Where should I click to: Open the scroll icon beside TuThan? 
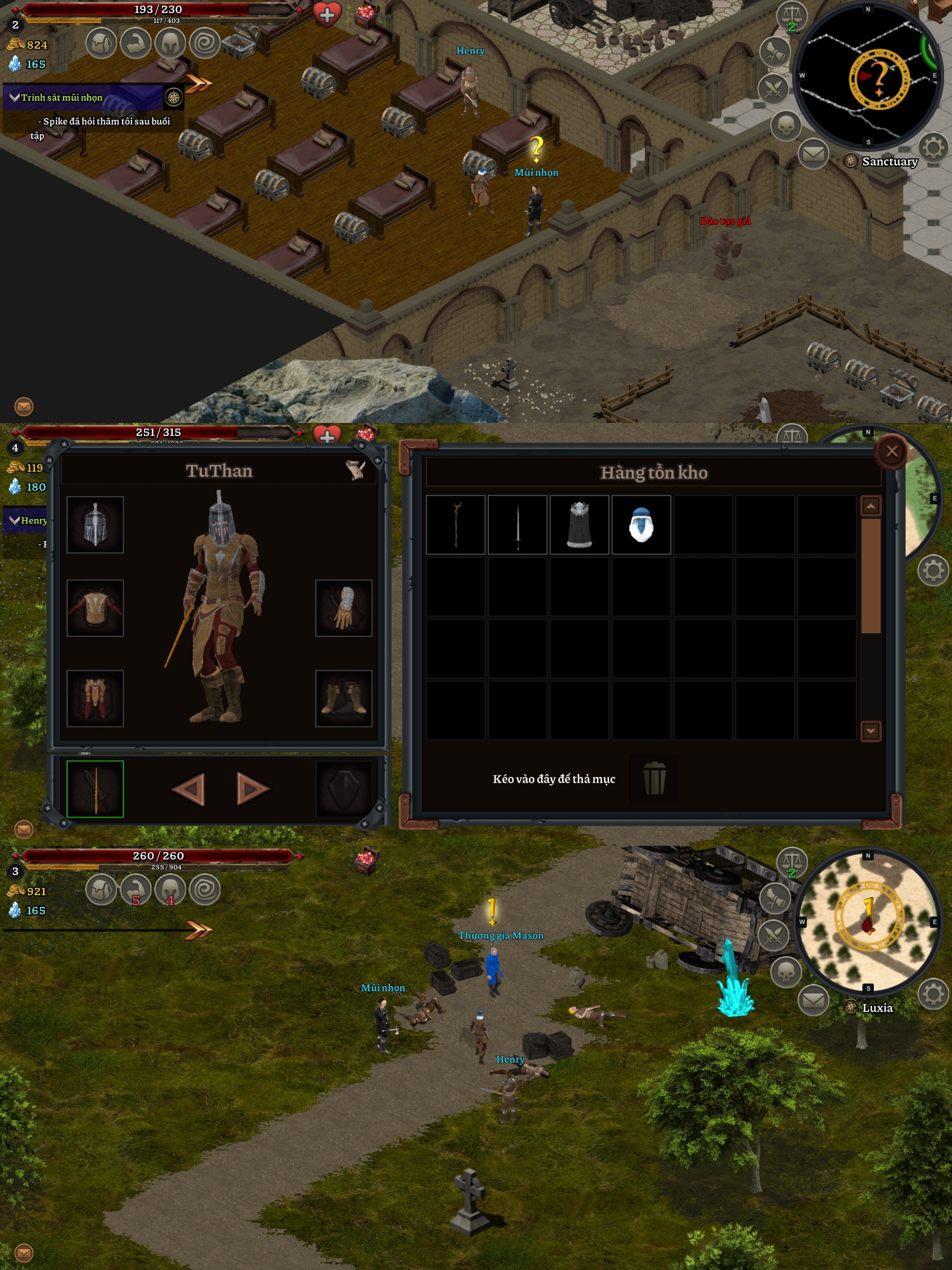coord(356,470)
